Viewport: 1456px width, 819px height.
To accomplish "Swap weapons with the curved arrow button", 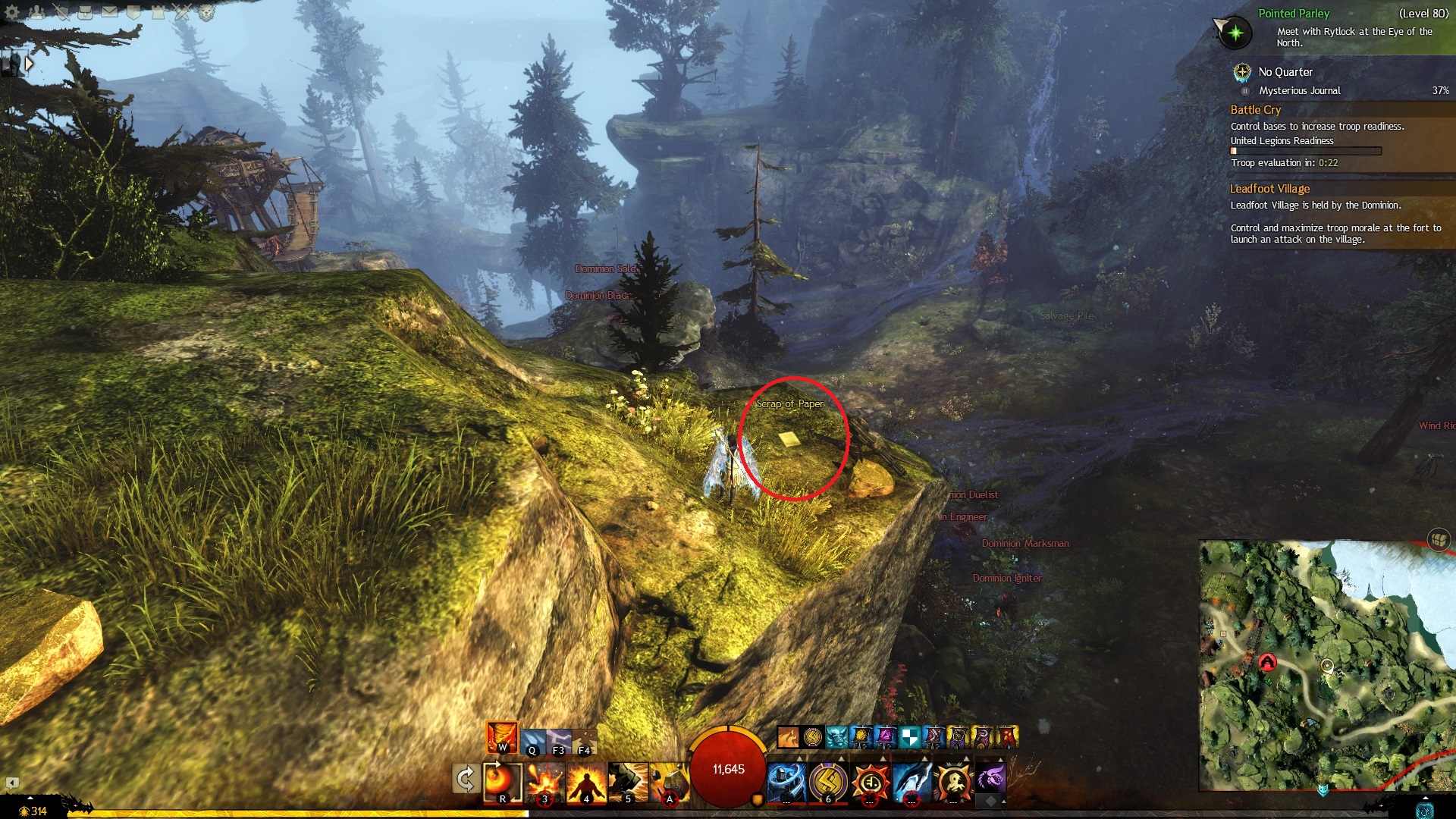I will 465,779.
